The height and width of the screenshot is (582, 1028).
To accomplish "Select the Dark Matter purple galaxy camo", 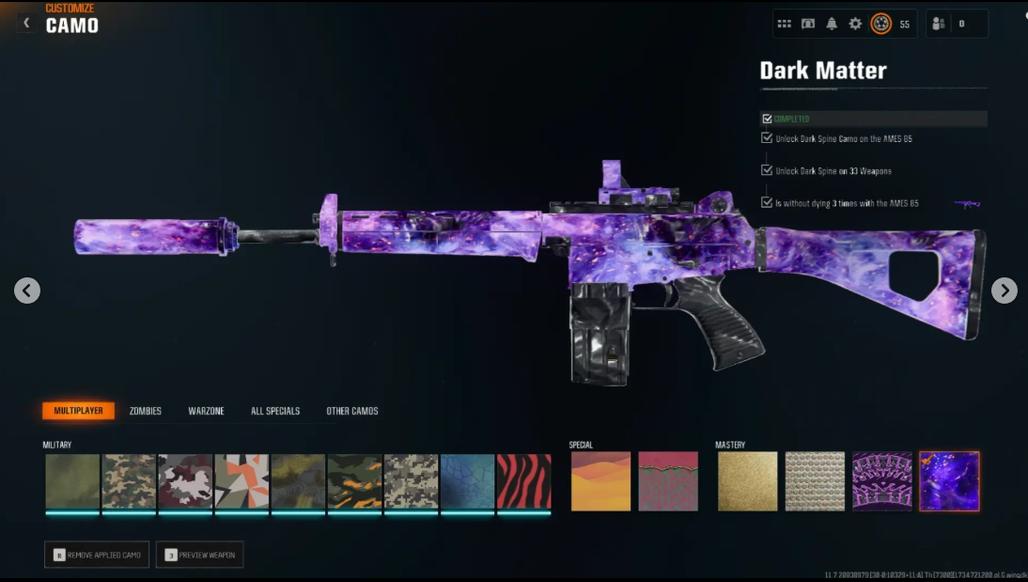I will [x=949, y=481].
